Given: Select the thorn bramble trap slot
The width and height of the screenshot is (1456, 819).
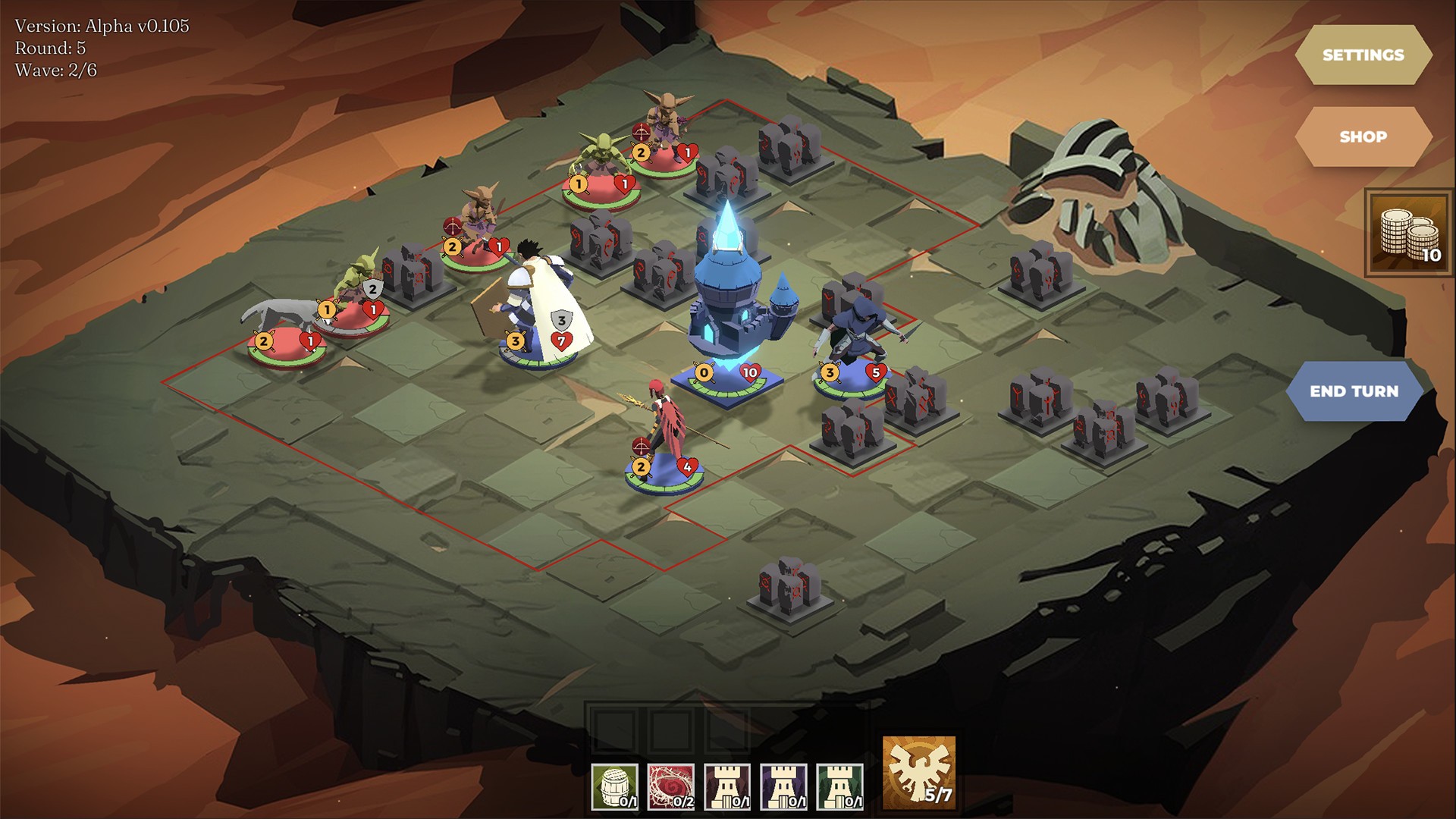Looking at the screenshot, I should pyautogui.click(x=671, y=786).
